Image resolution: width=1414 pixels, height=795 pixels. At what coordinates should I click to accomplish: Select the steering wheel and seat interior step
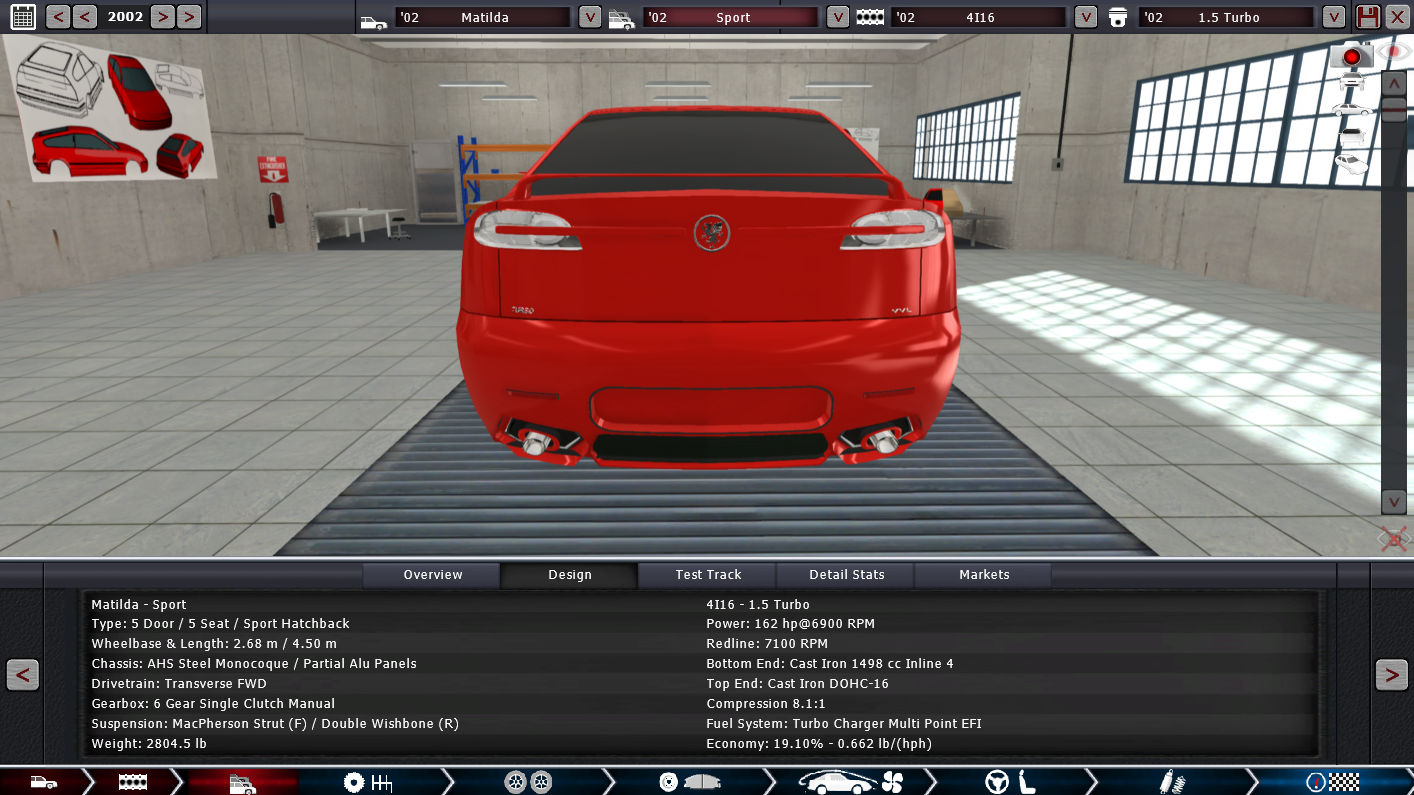(x=1010, y=782)
